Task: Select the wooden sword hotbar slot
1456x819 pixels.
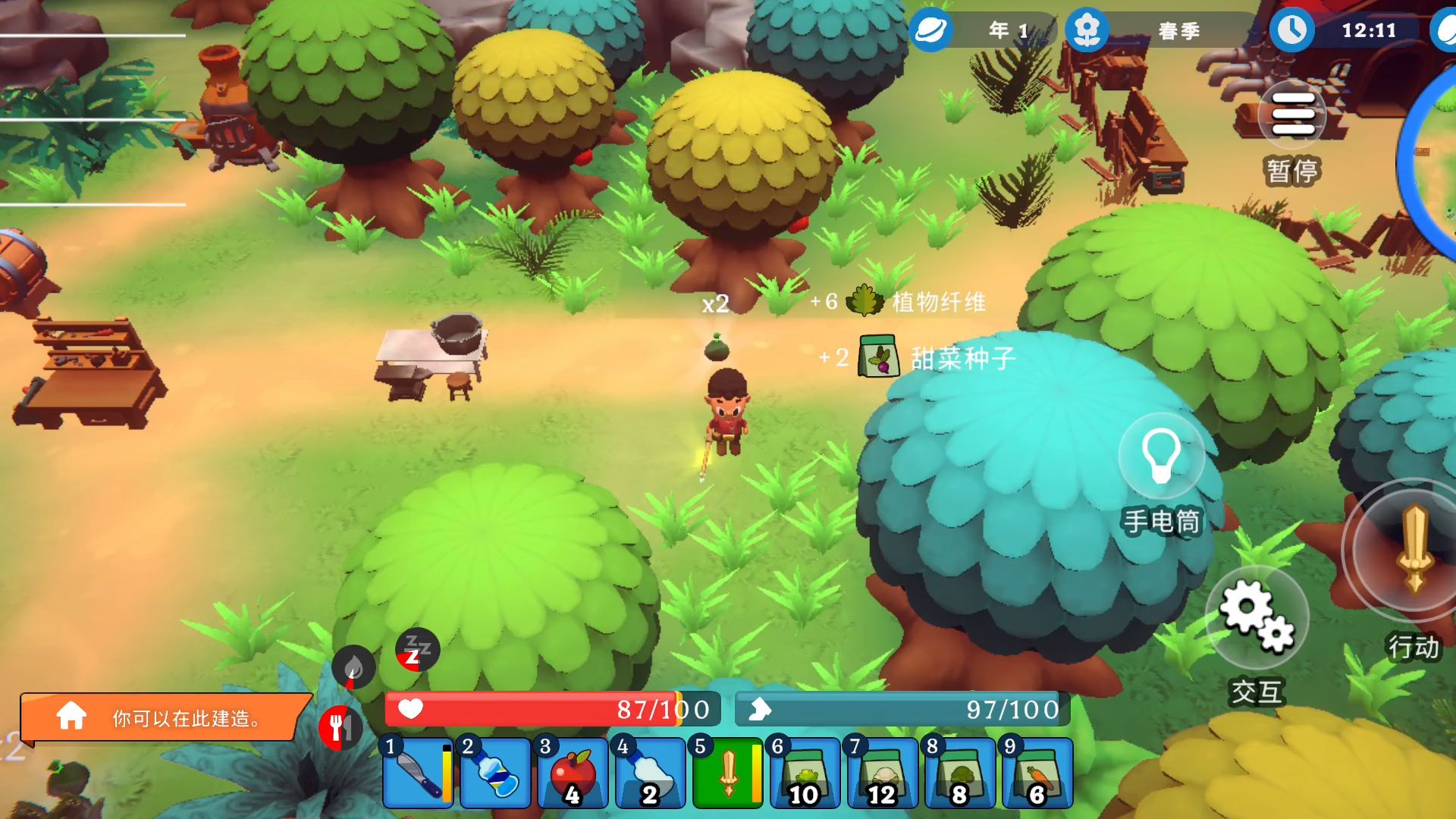Action: pyautogui.click(x=727, y=773)
